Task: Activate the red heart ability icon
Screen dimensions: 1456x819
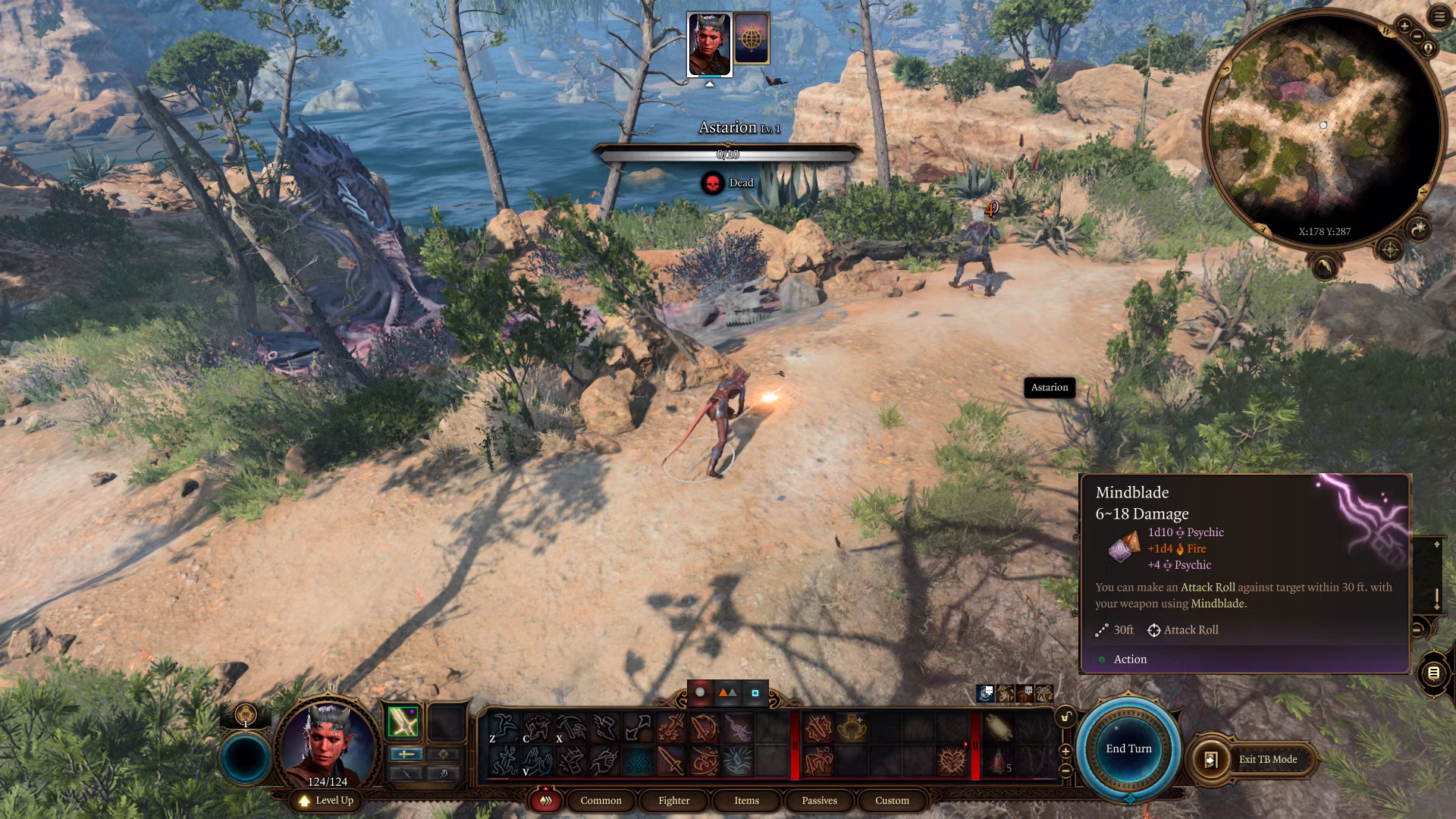Action: pos(952,761)
